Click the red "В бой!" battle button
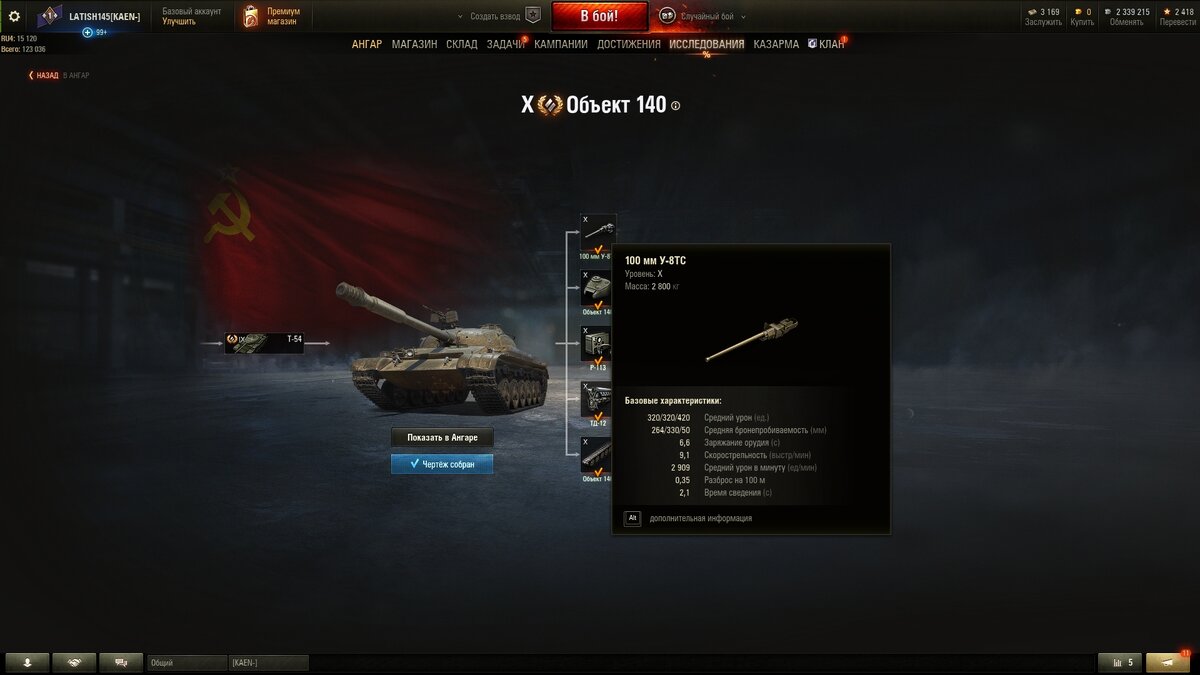The height and width of the screenshot is (675, 1200). 599,16
